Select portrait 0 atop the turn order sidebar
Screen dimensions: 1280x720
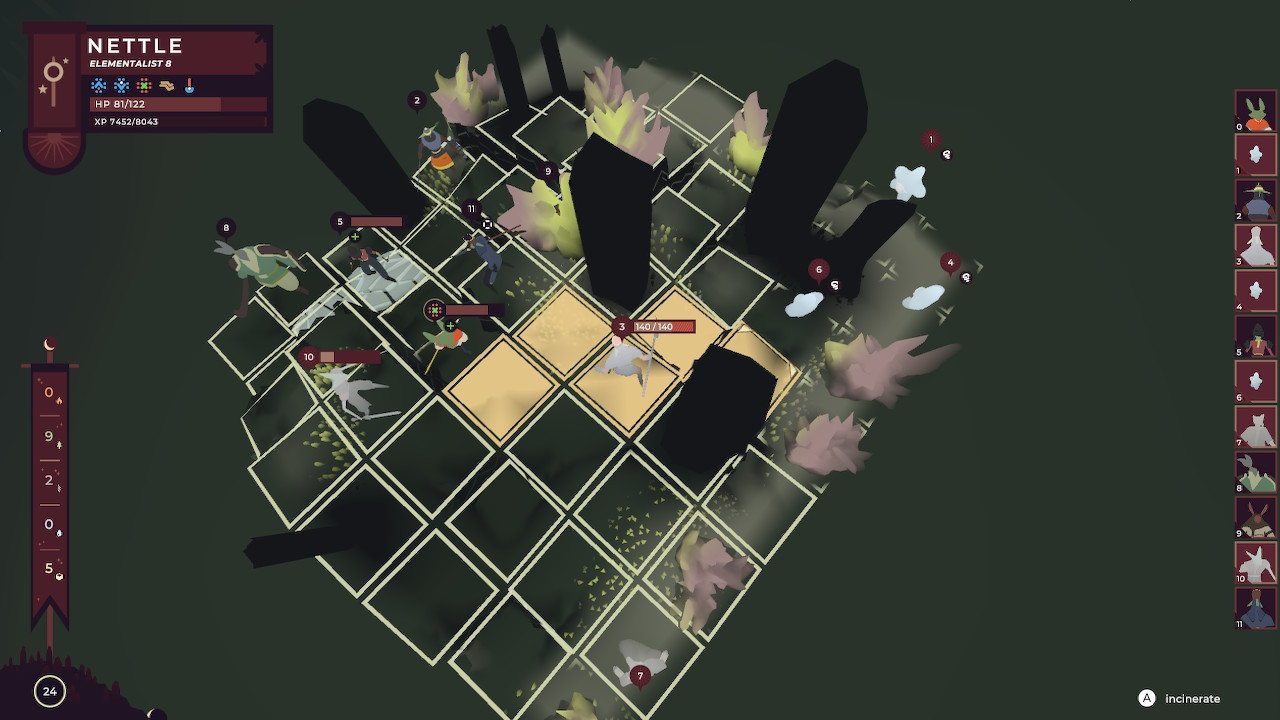pyautogui.click(x=1255, y=113)
